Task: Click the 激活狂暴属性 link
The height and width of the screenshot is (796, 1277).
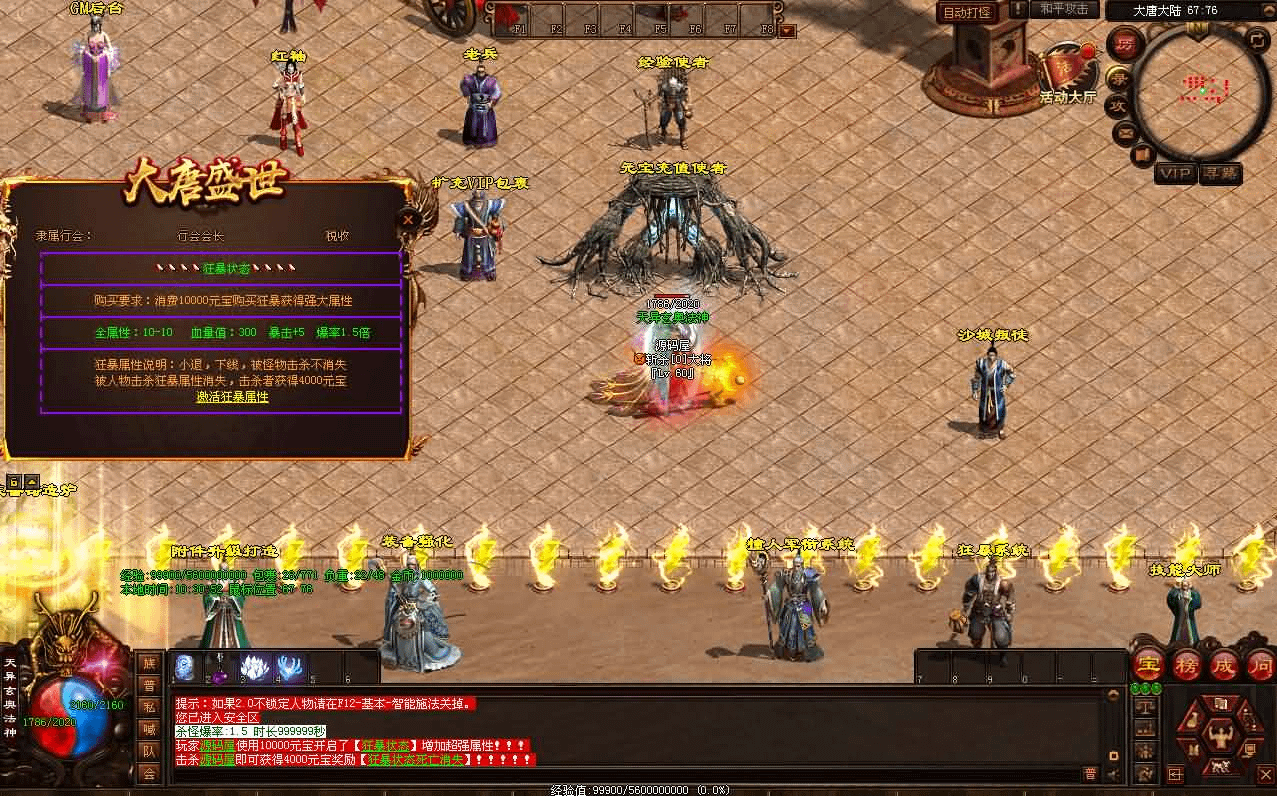Action: pyautogui.click(x=232, y=397)
